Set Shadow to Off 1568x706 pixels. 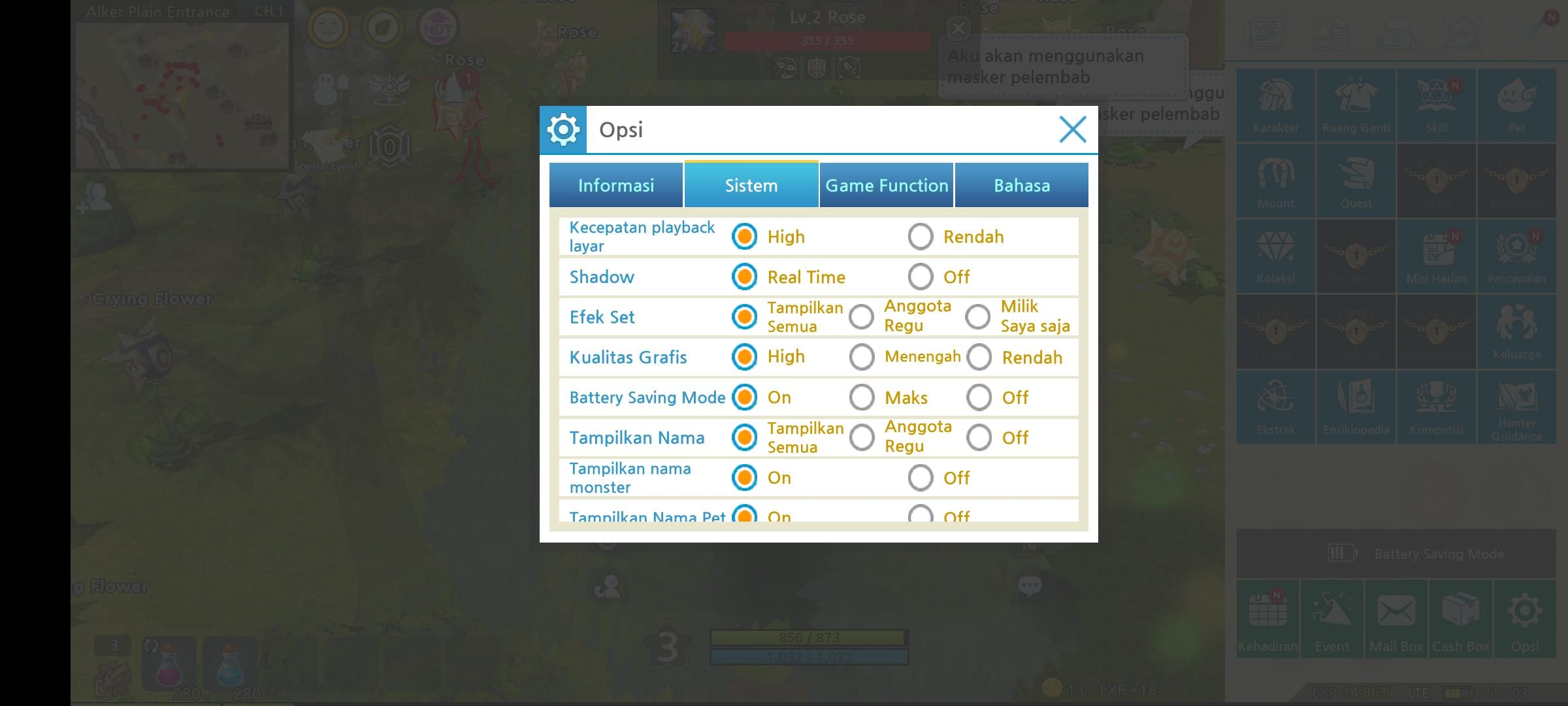click(921, 277)
